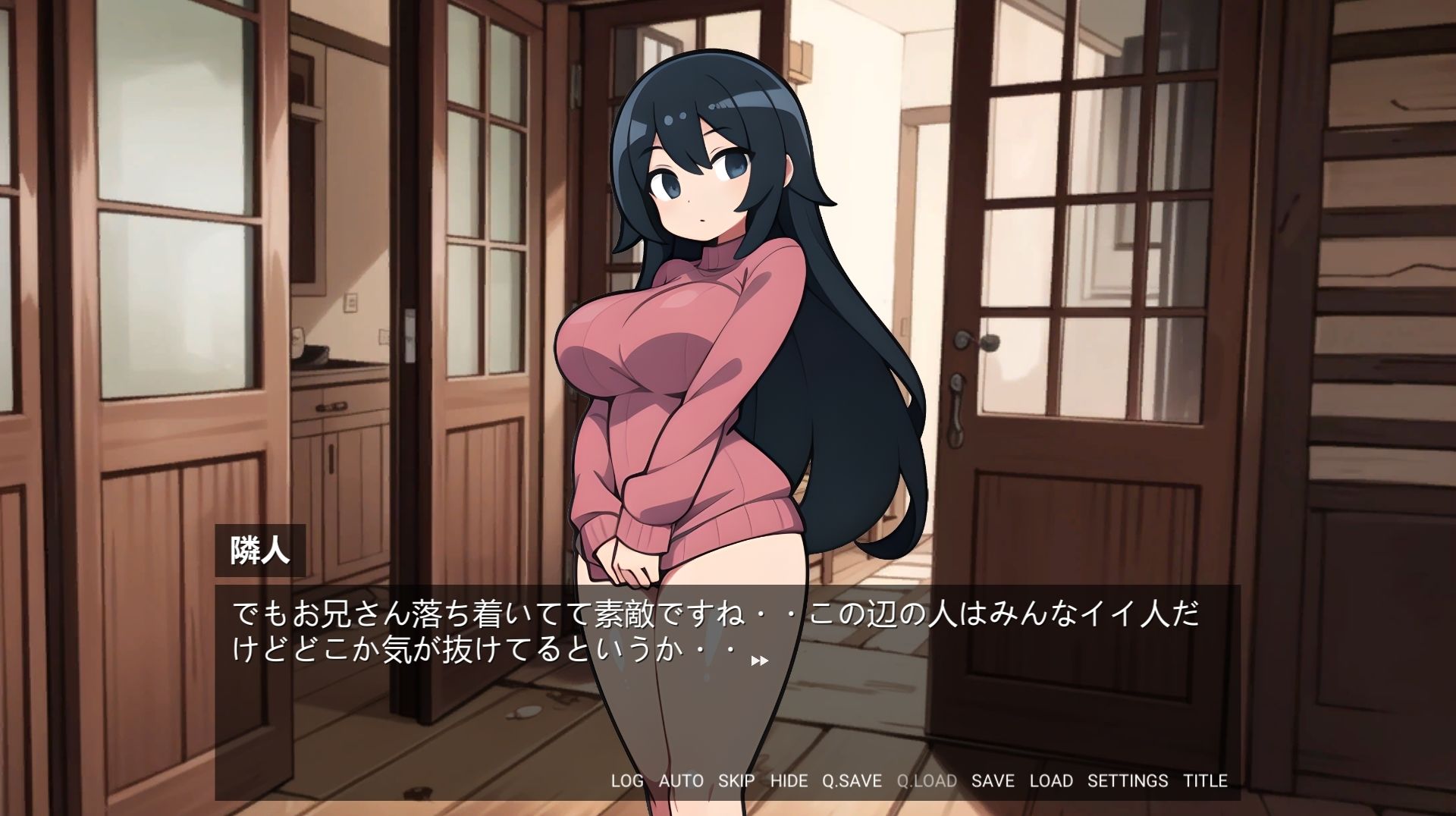
Task: Quick save using Q.SAVE
Action: click(851, 781)
